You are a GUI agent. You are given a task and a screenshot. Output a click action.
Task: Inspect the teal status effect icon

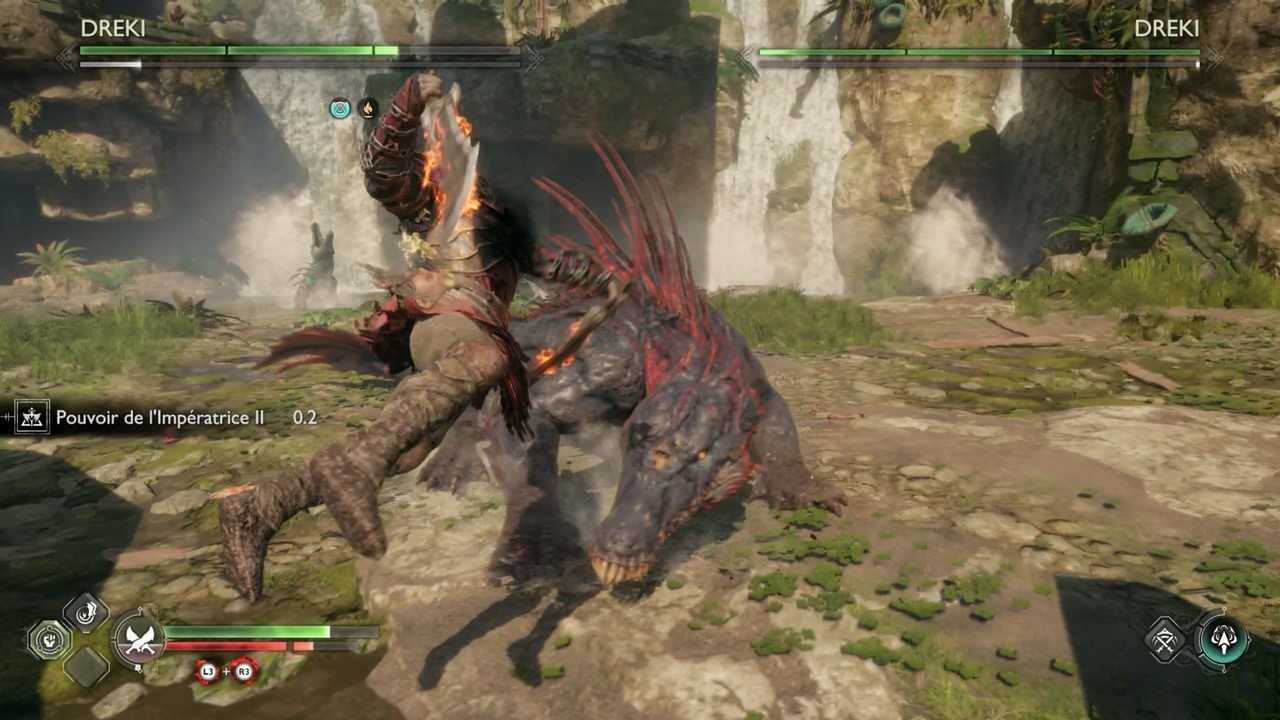click(x=340, y=108)
